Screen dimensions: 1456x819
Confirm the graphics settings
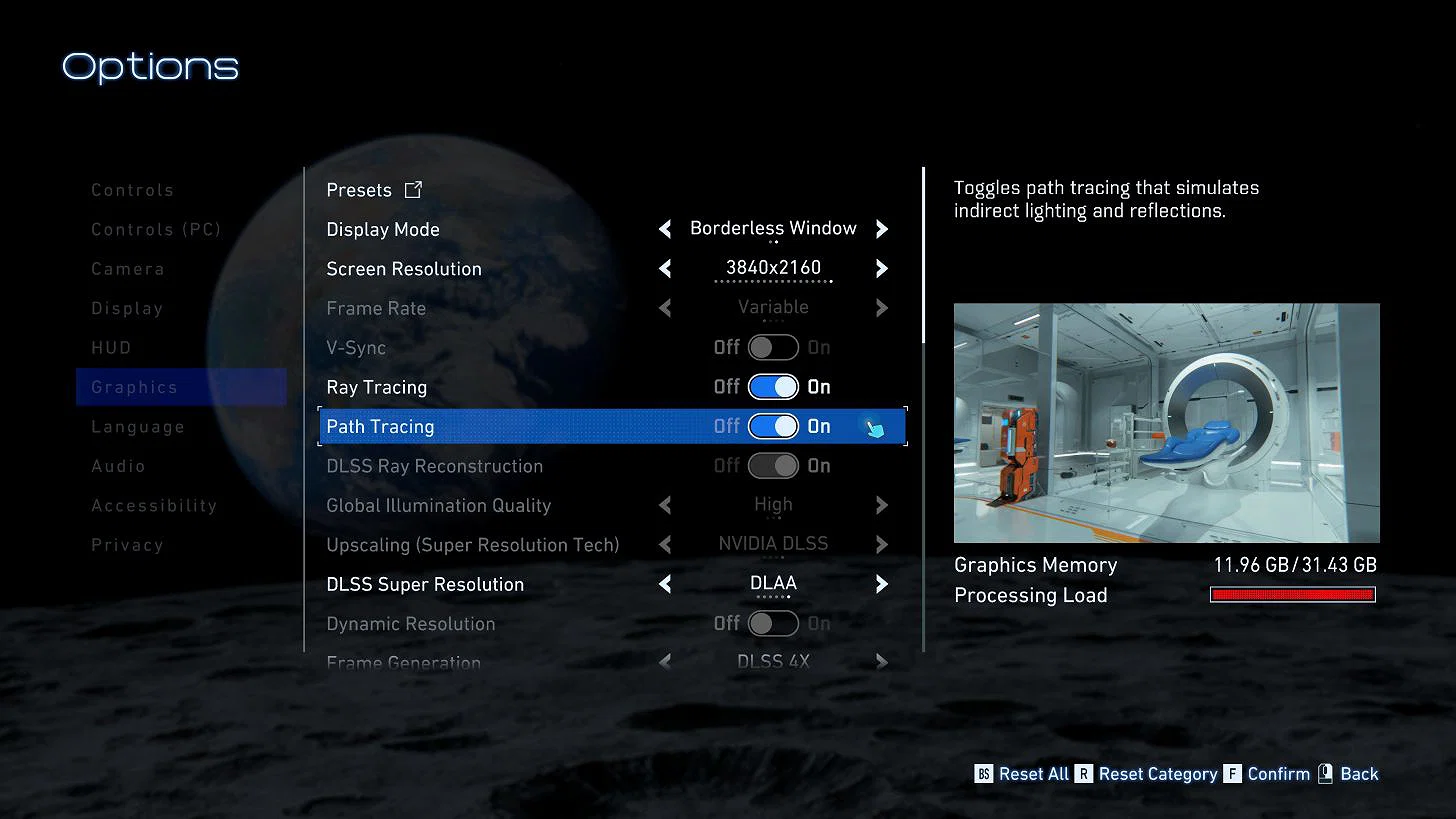coord(1277,773)
